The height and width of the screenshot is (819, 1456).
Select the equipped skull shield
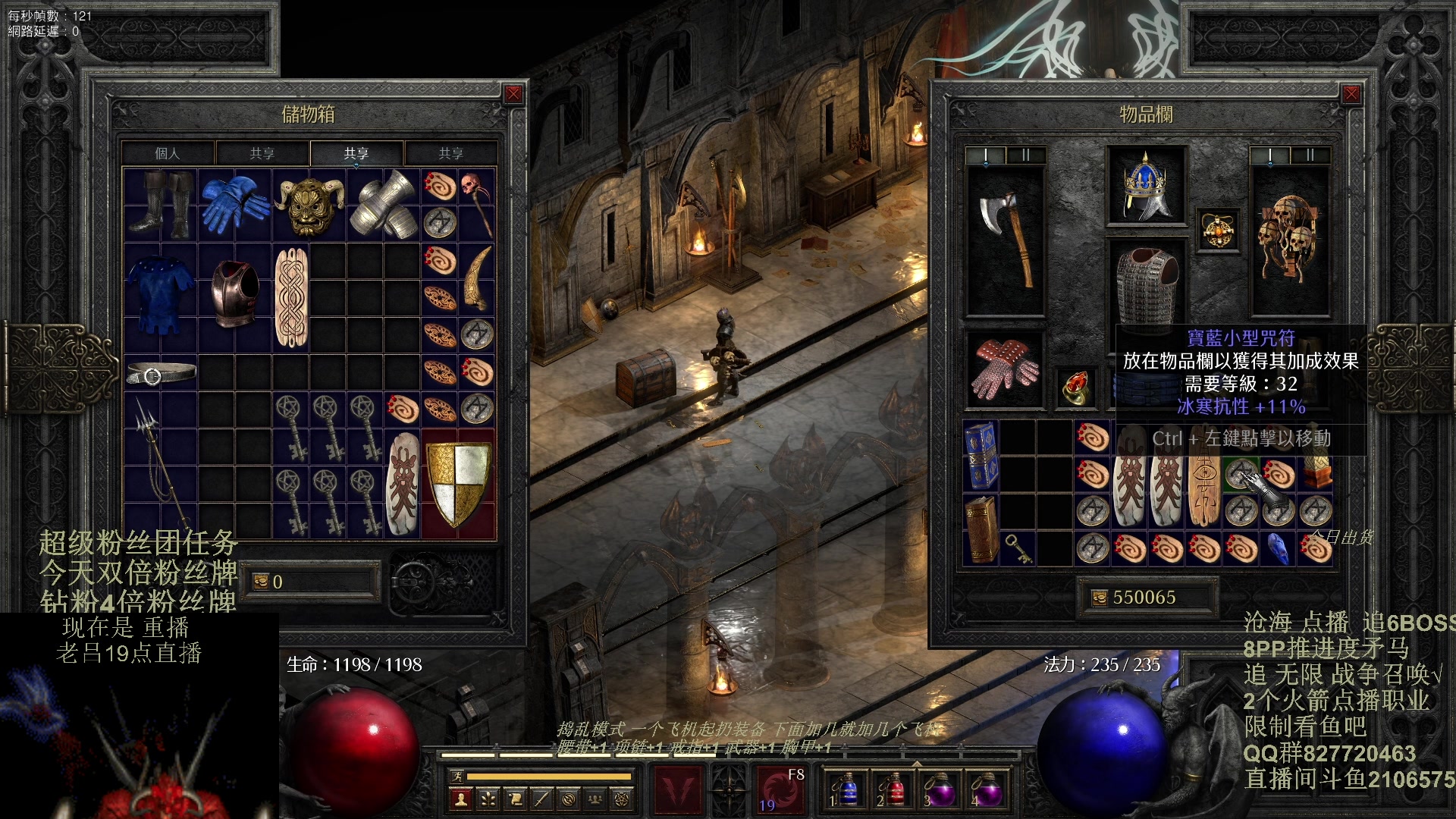[x=1289, y=239]
